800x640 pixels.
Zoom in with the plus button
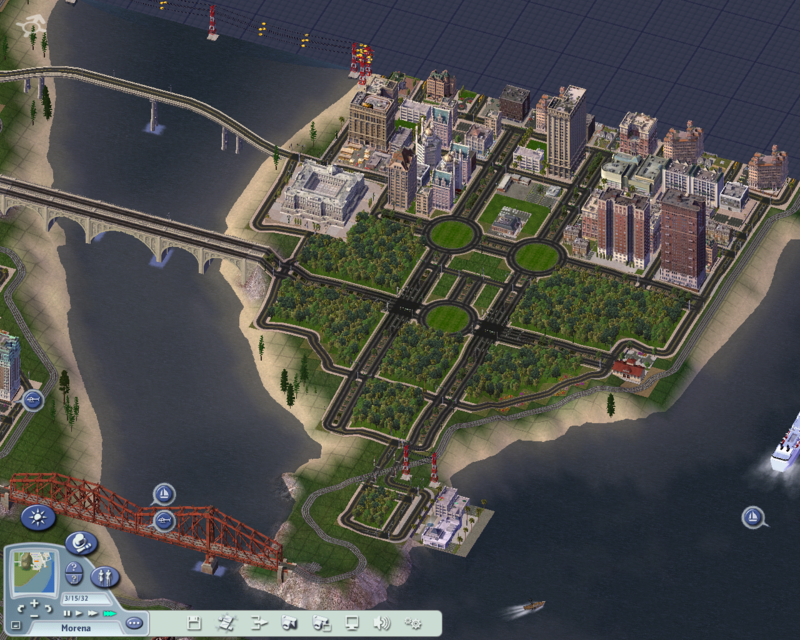point(34,604)
